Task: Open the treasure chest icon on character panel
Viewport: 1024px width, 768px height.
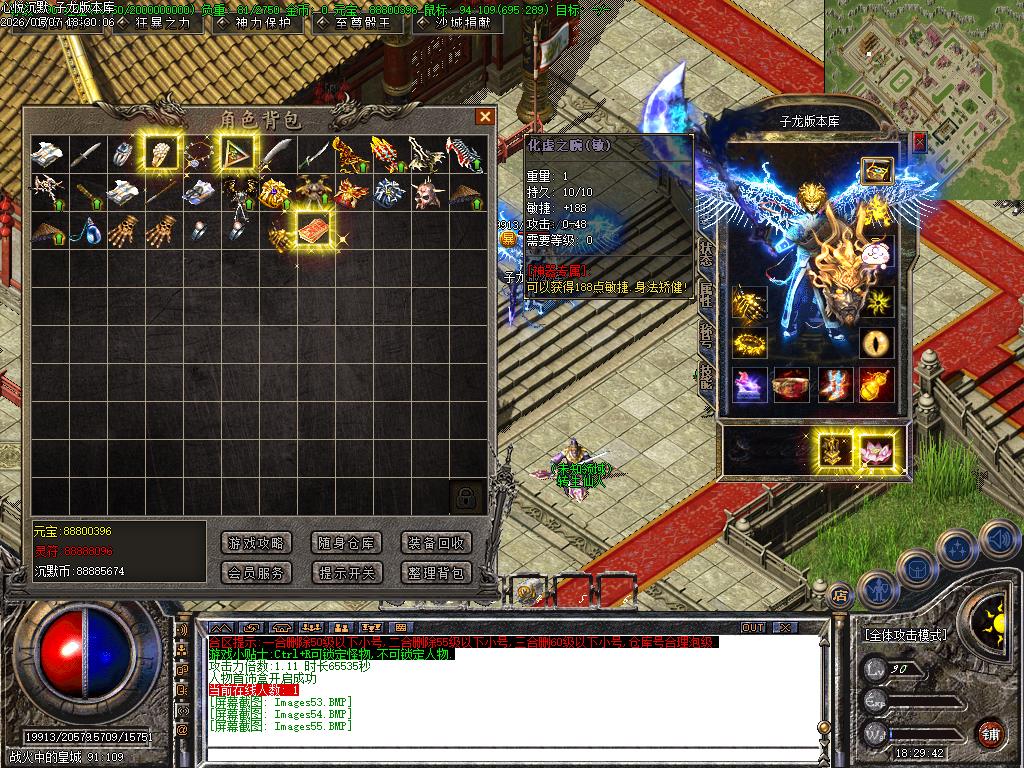Action: tap(876, 170)
